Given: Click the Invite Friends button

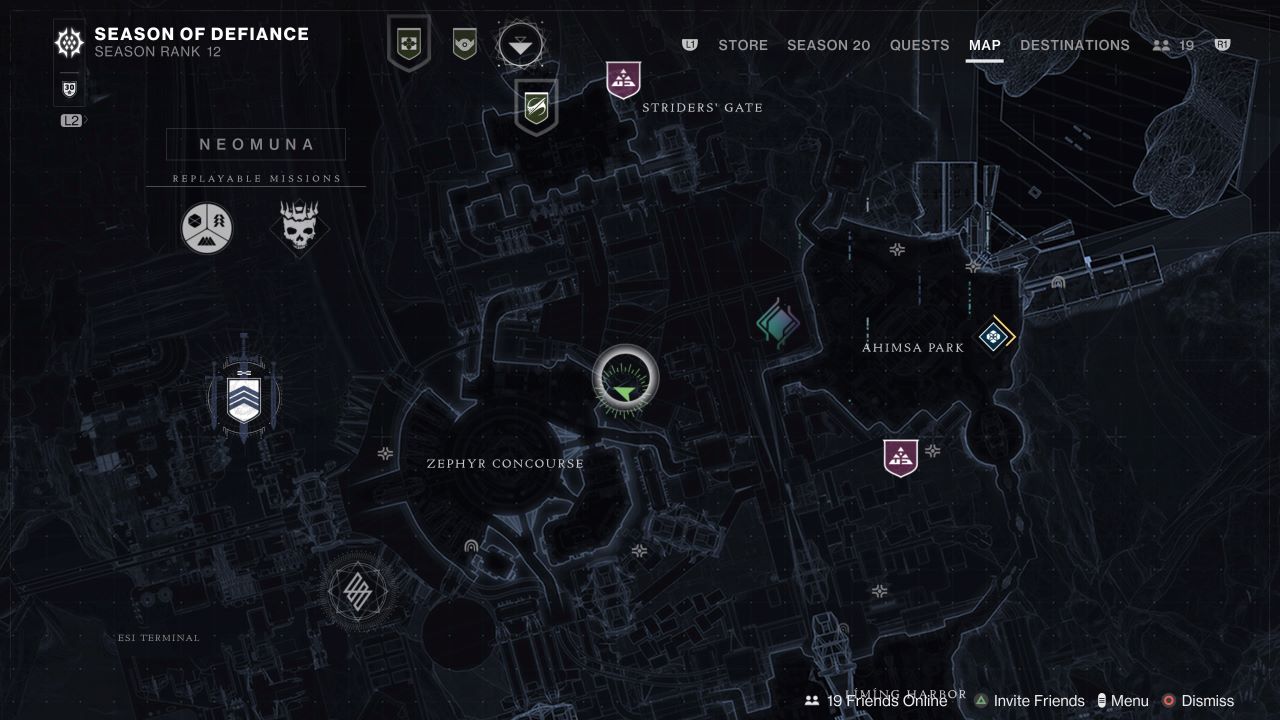Looking at the screenshot, I should tap(1035, 700).
